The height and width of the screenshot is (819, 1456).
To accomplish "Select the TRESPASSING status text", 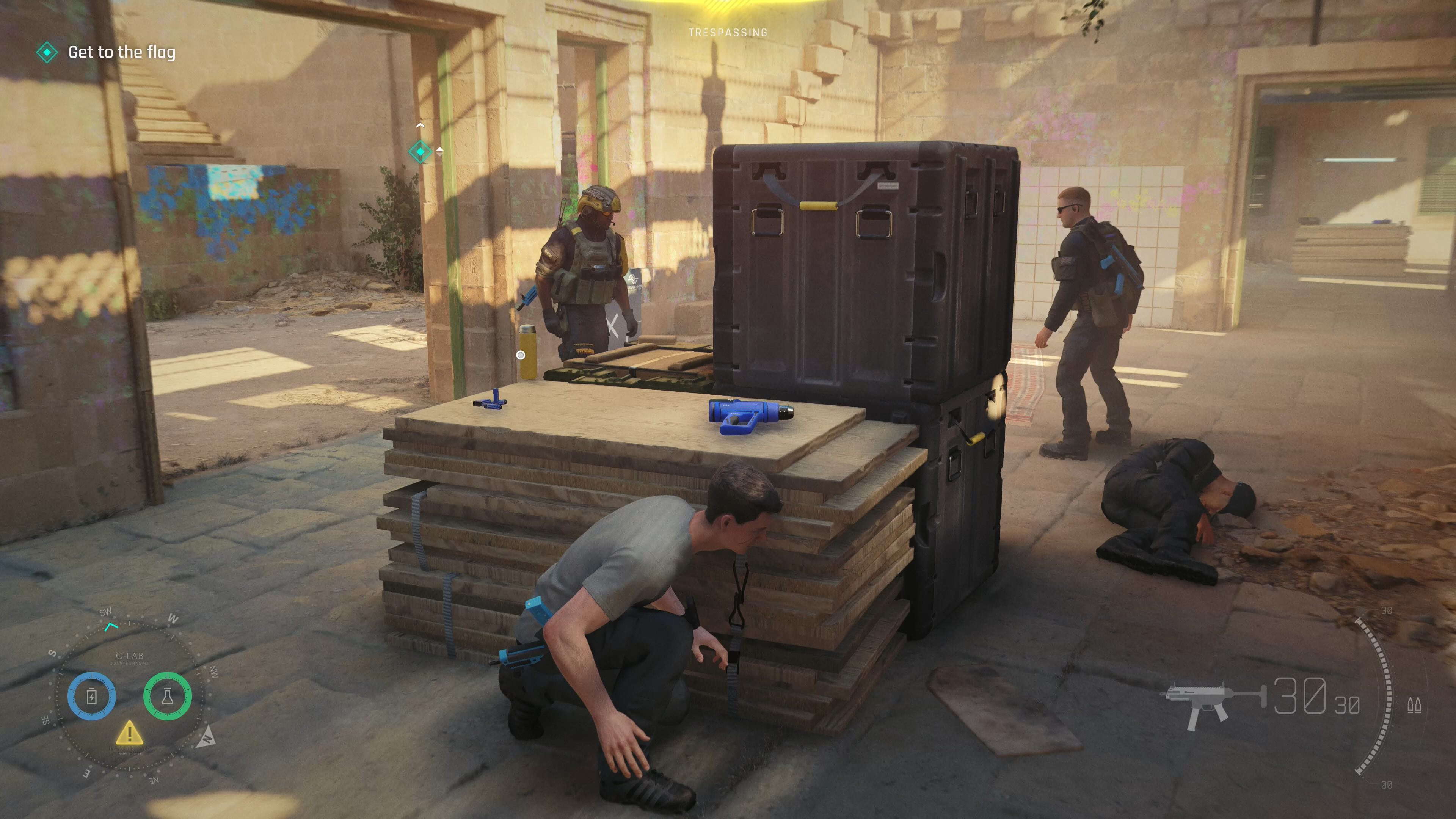I will point(728,32).
